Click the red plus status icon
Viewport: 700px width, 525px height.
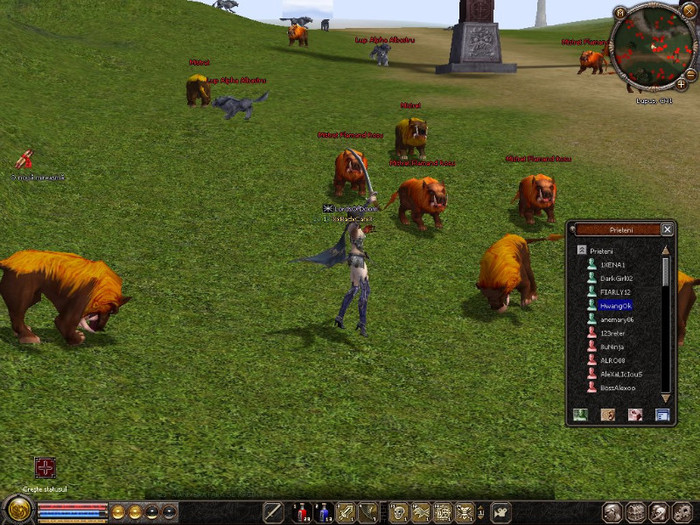click(45, 468)
